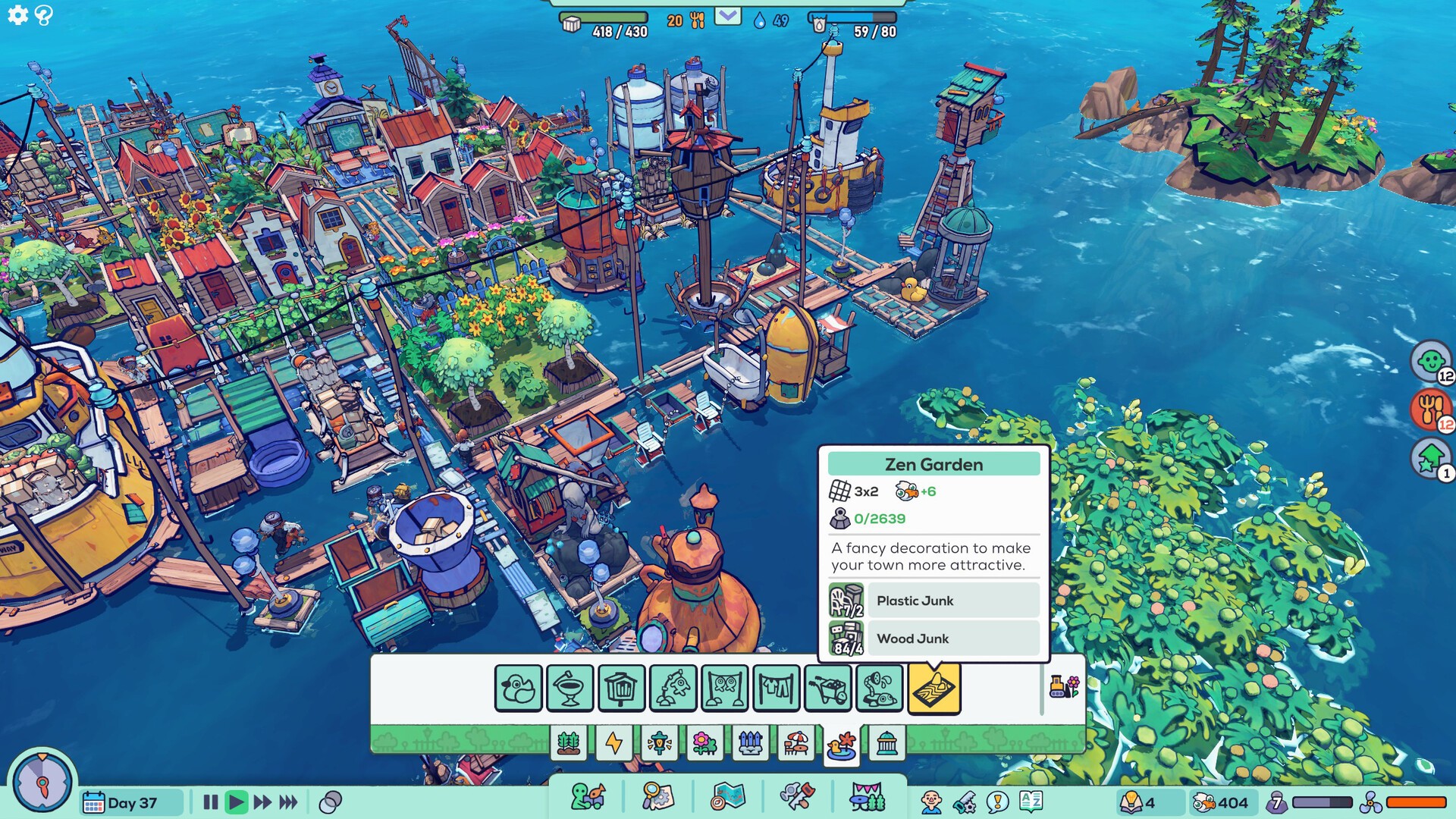Switch to the lightning bolt category tab

(x=613, y=743)
